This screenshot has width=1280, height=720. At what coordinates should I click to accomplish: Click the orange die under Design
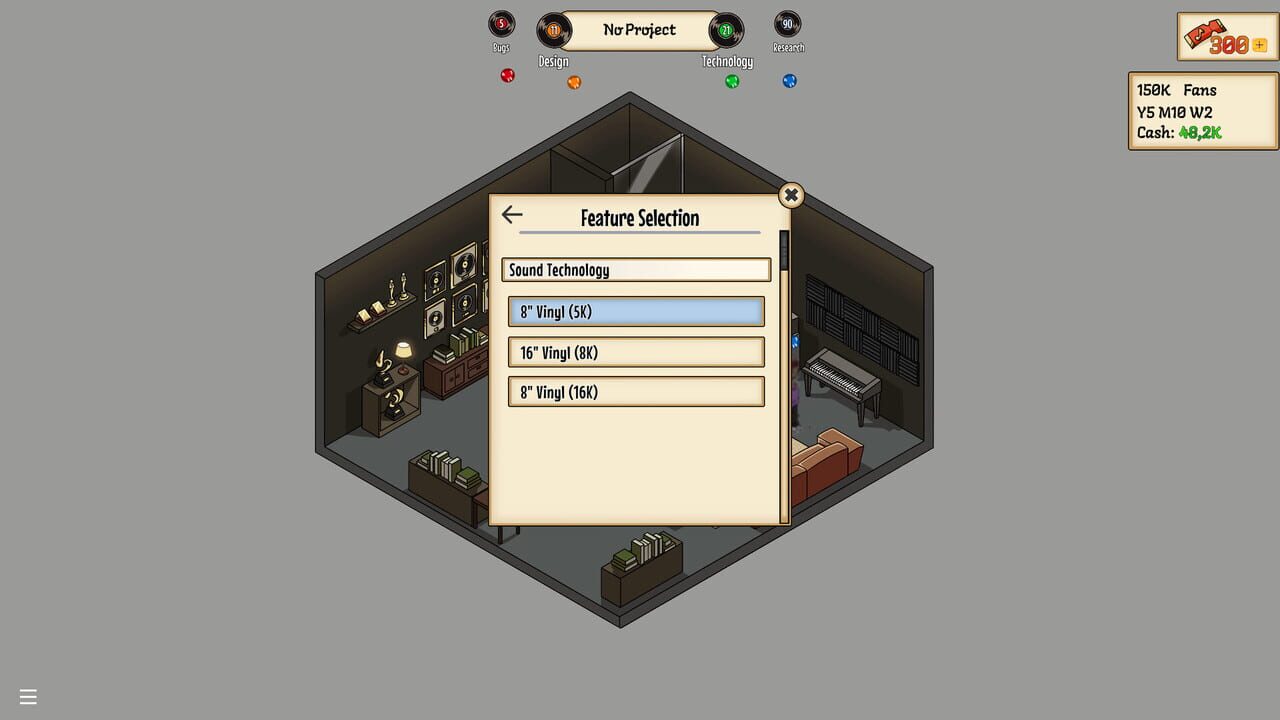click(574, 83)
